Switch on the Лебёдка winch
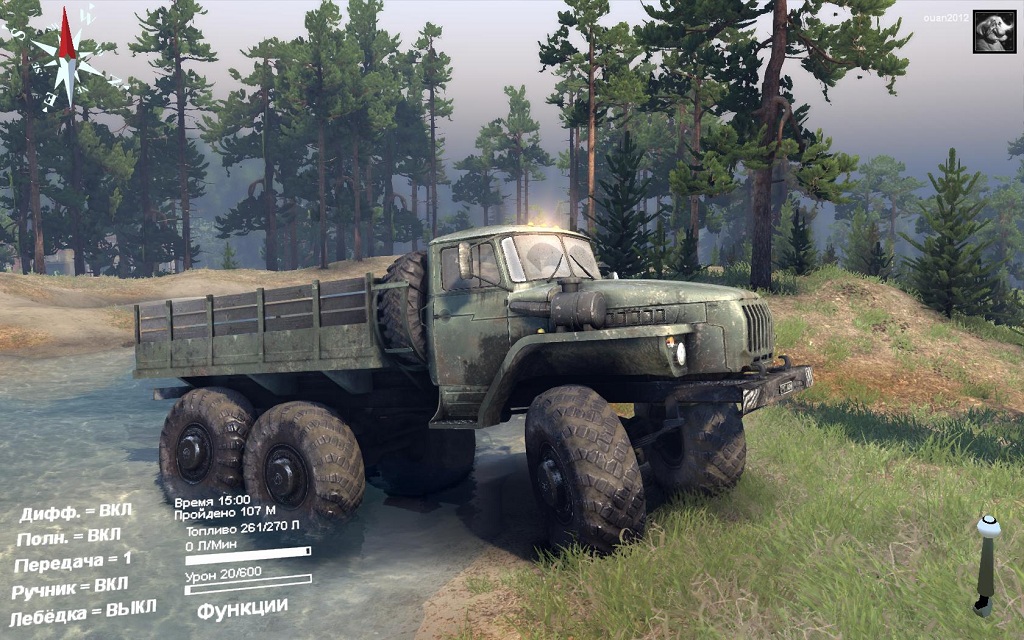The height and width of the screenshot is (640, 1024). click(x=83, y=610)
